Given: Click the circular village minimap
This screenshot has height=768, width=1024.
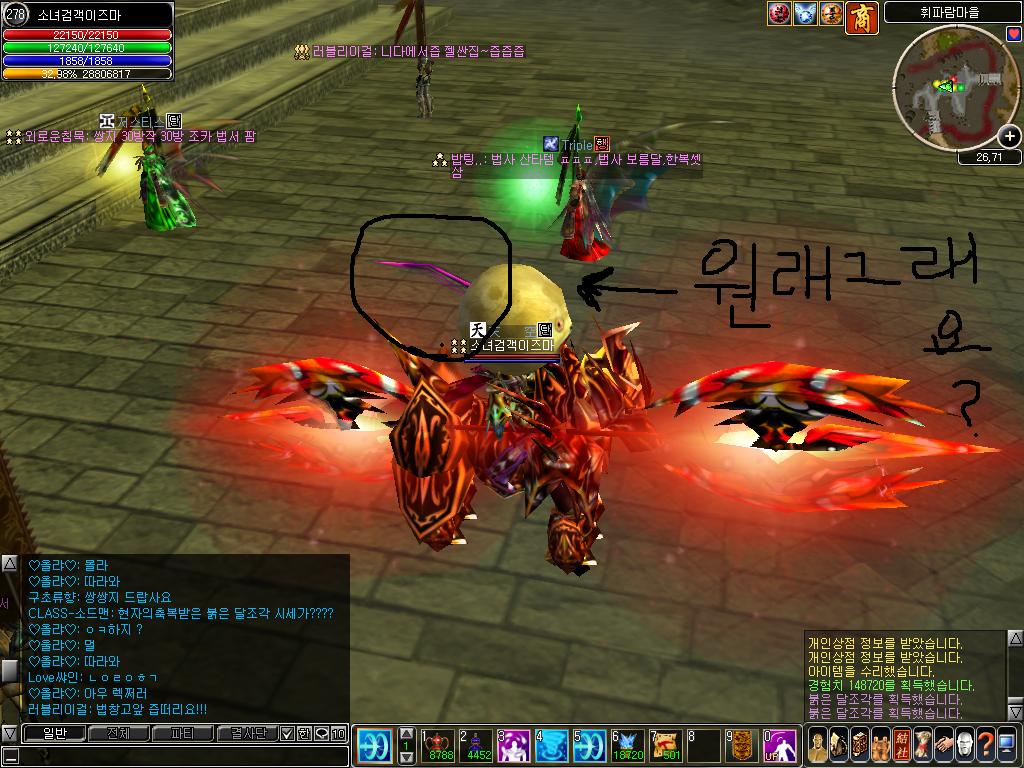Looking at the screenshot, I should point(948,90).
